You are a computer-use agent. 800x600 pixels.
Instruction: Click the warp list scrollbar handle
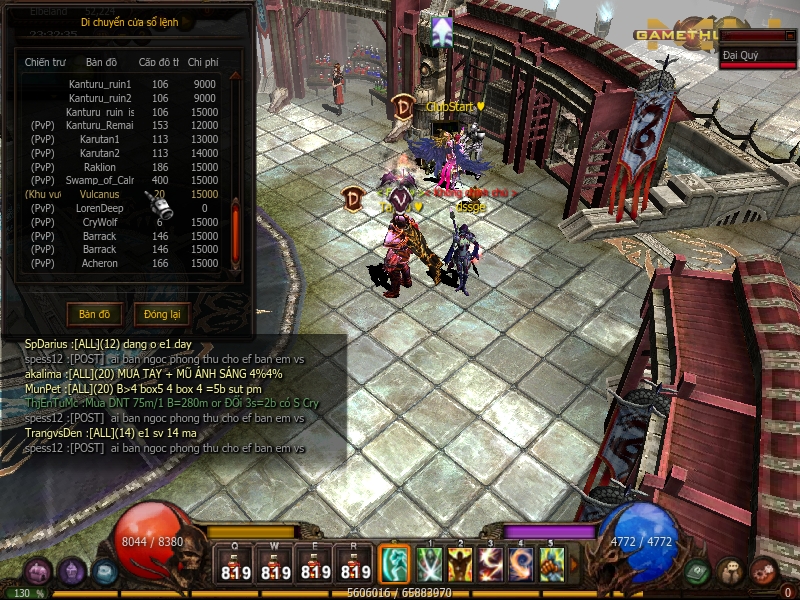click(236, 228)
